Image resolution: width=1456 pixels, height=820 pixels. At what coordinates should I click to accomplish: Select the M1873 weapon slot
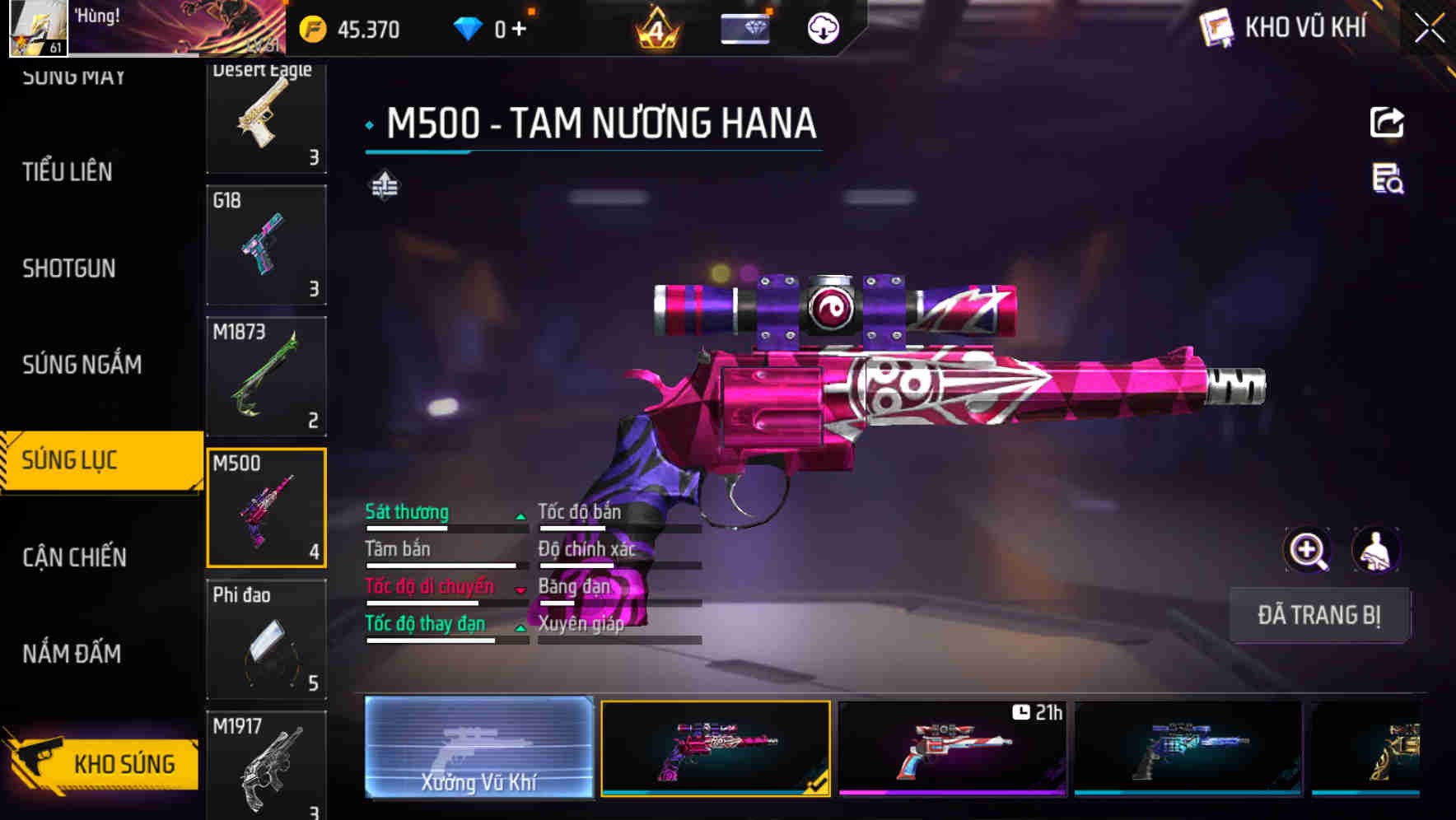click(266, 376)
